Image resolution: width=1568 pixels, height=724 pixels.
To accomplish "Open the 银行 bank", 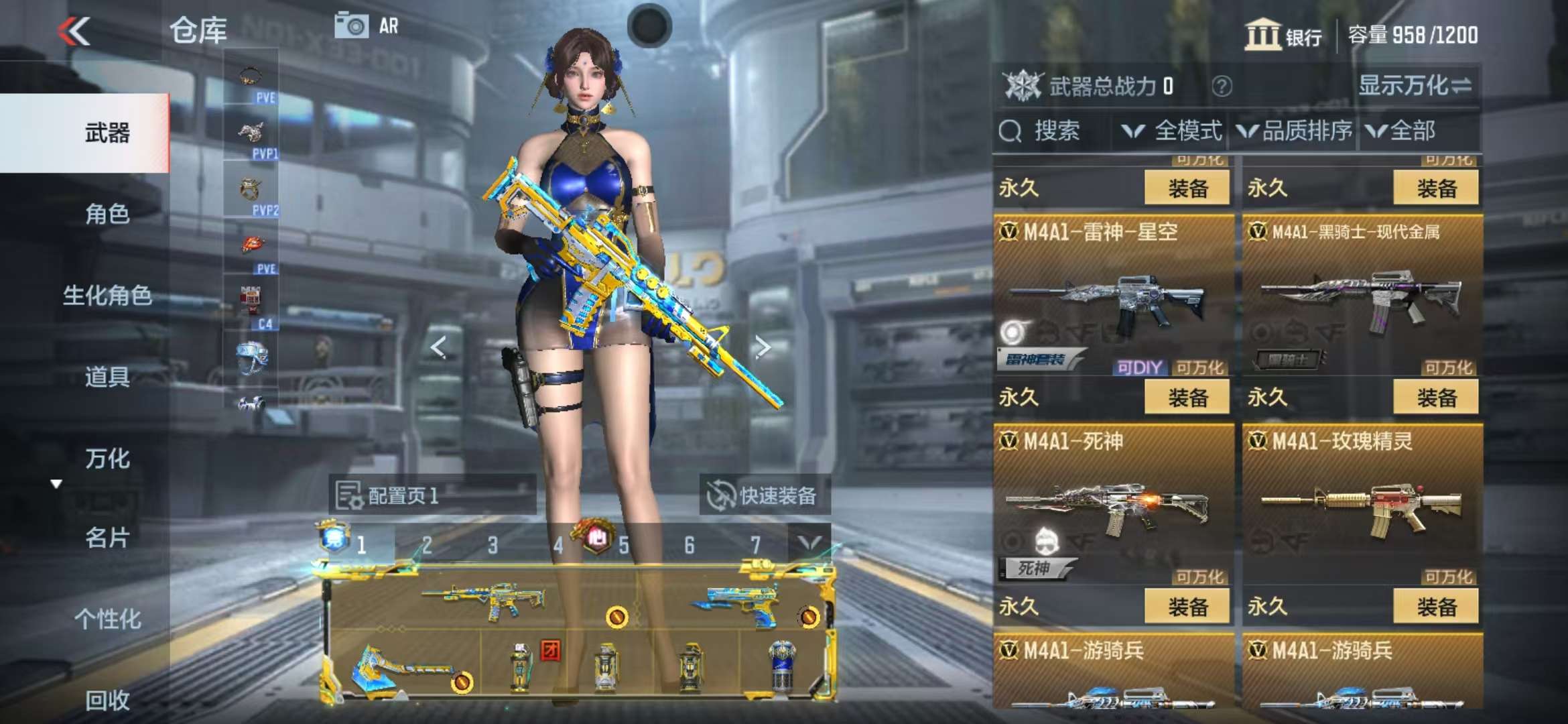I will [x=1283, y=35].
